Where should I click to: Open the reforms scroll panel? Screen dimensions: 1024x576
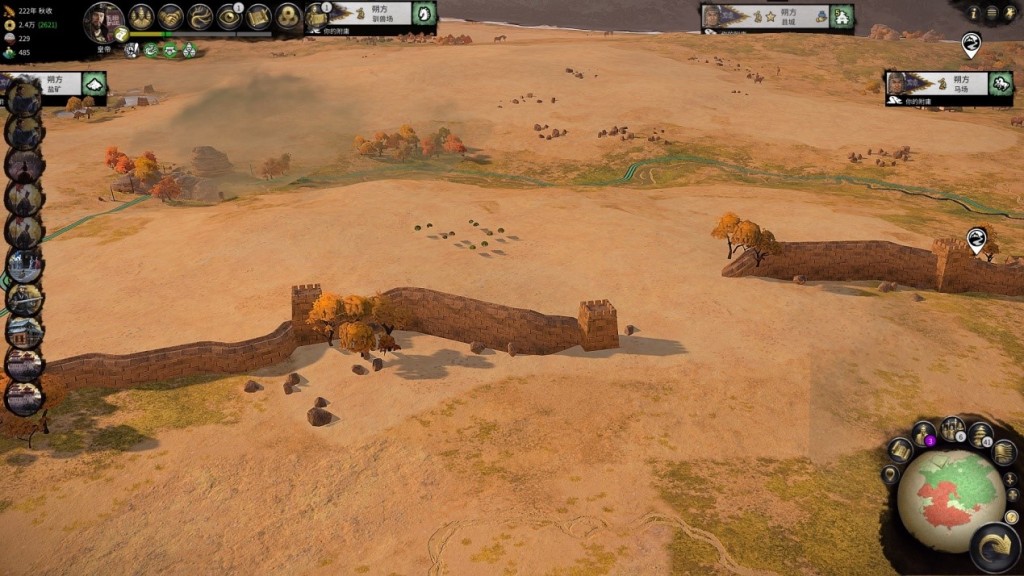pos(259,17)
